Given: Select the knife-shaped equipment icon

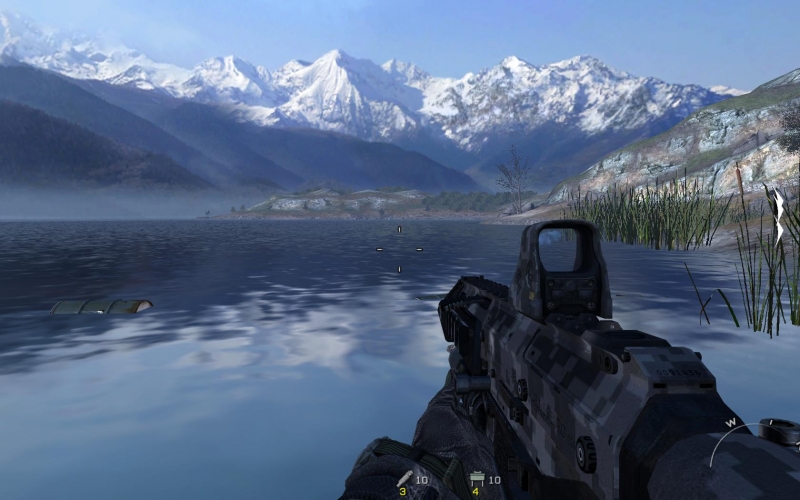Looking at the screenshot, I should (405, 479).
